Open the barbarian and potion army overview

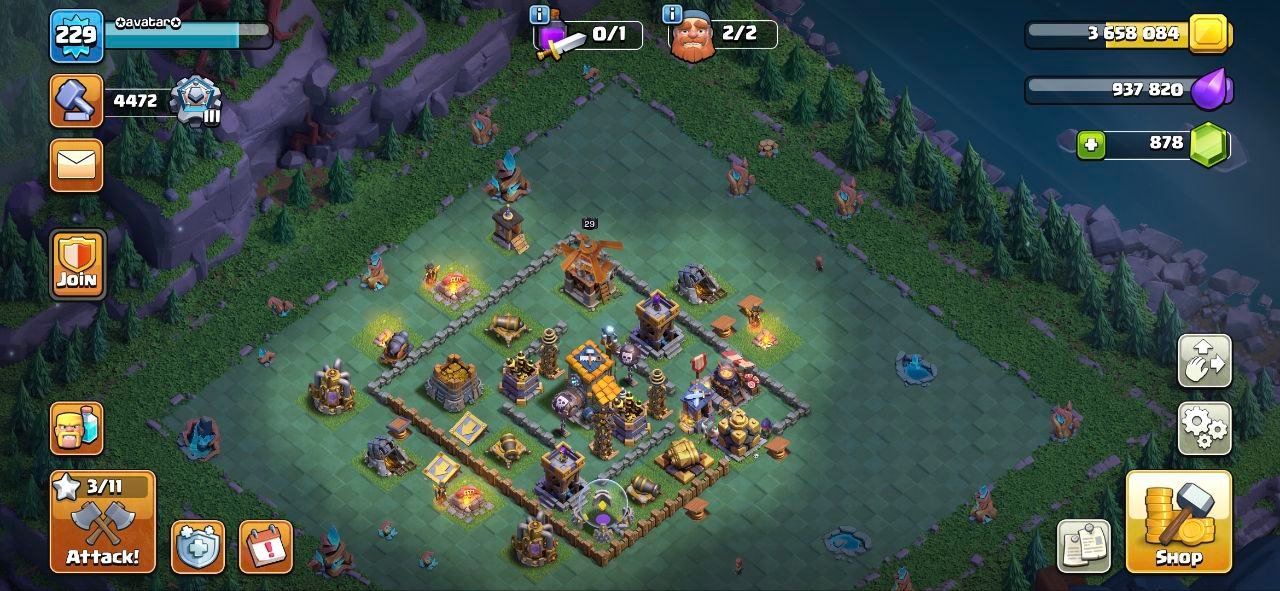point(77,428)
